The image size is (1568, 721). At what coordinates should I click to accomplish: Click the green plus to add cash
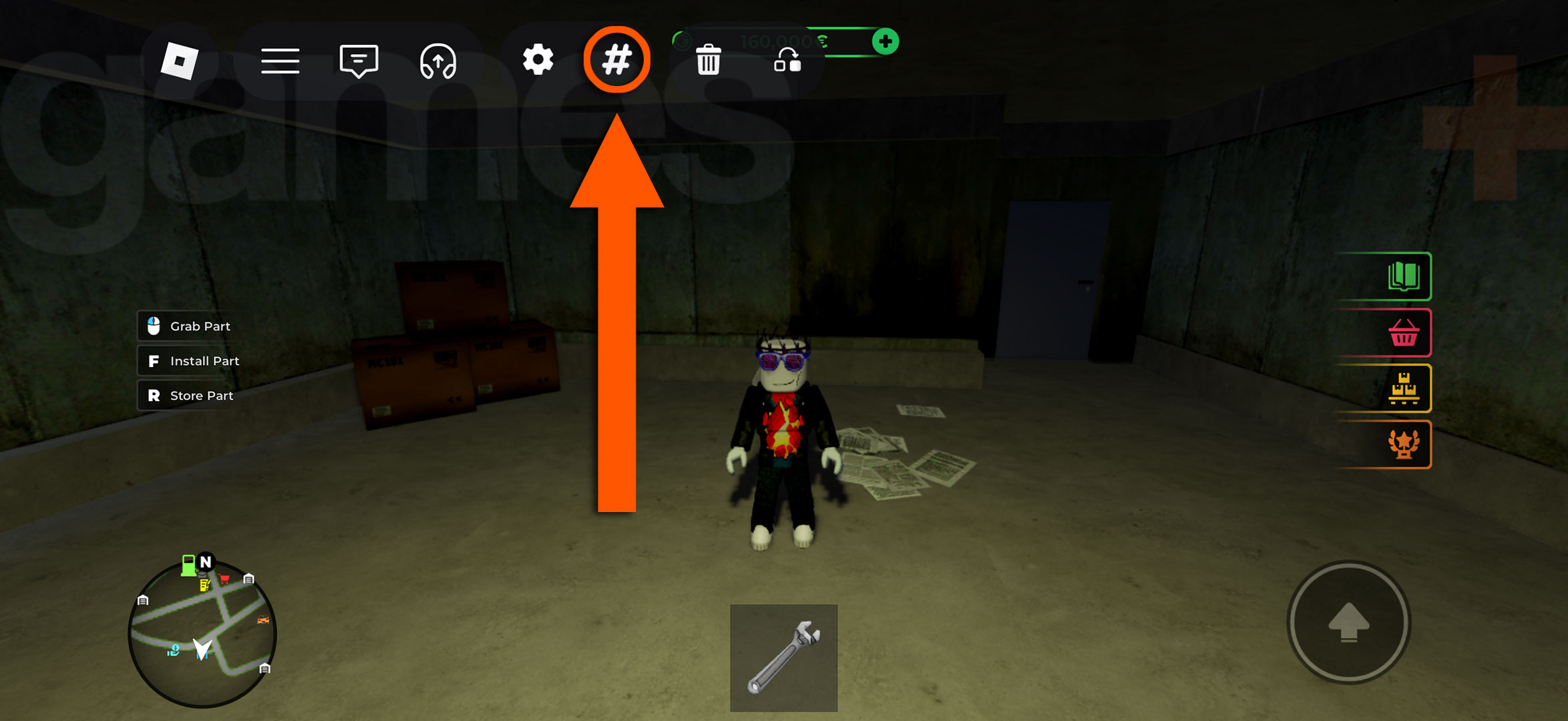tap(886, 42)
